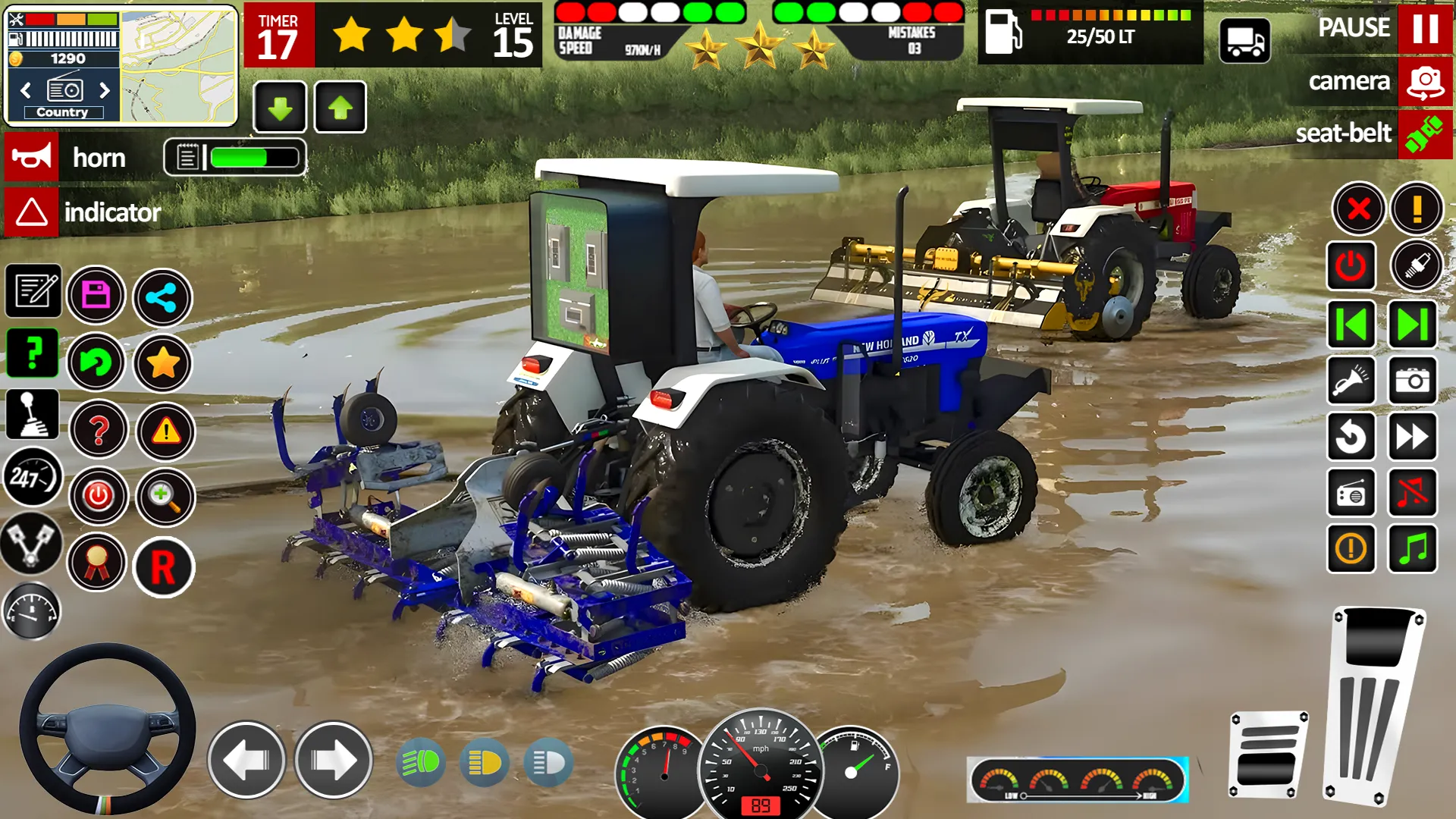Click the green up arrow button

(x=340, y=108)
